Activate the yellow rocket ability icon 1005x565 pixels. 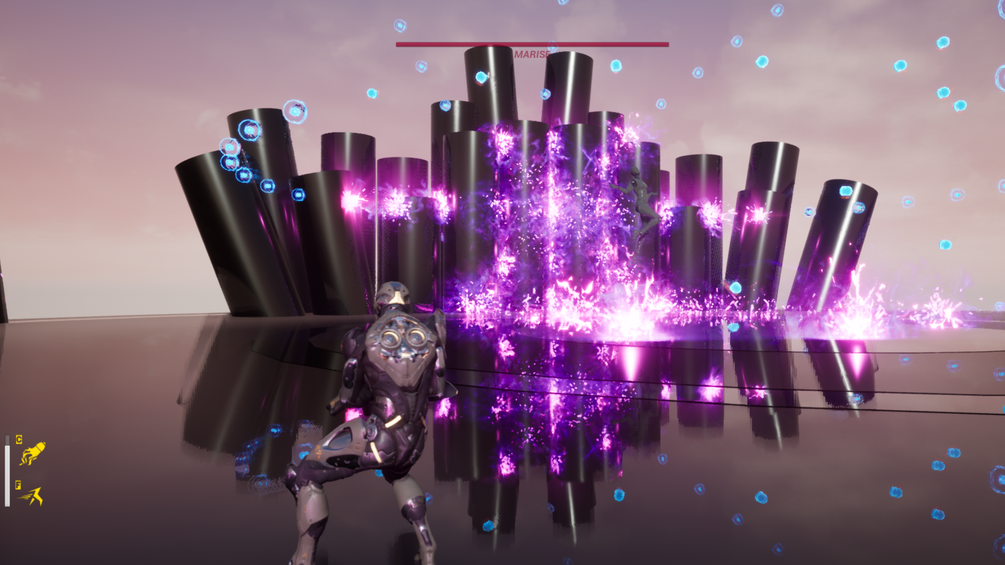[33, 453]
